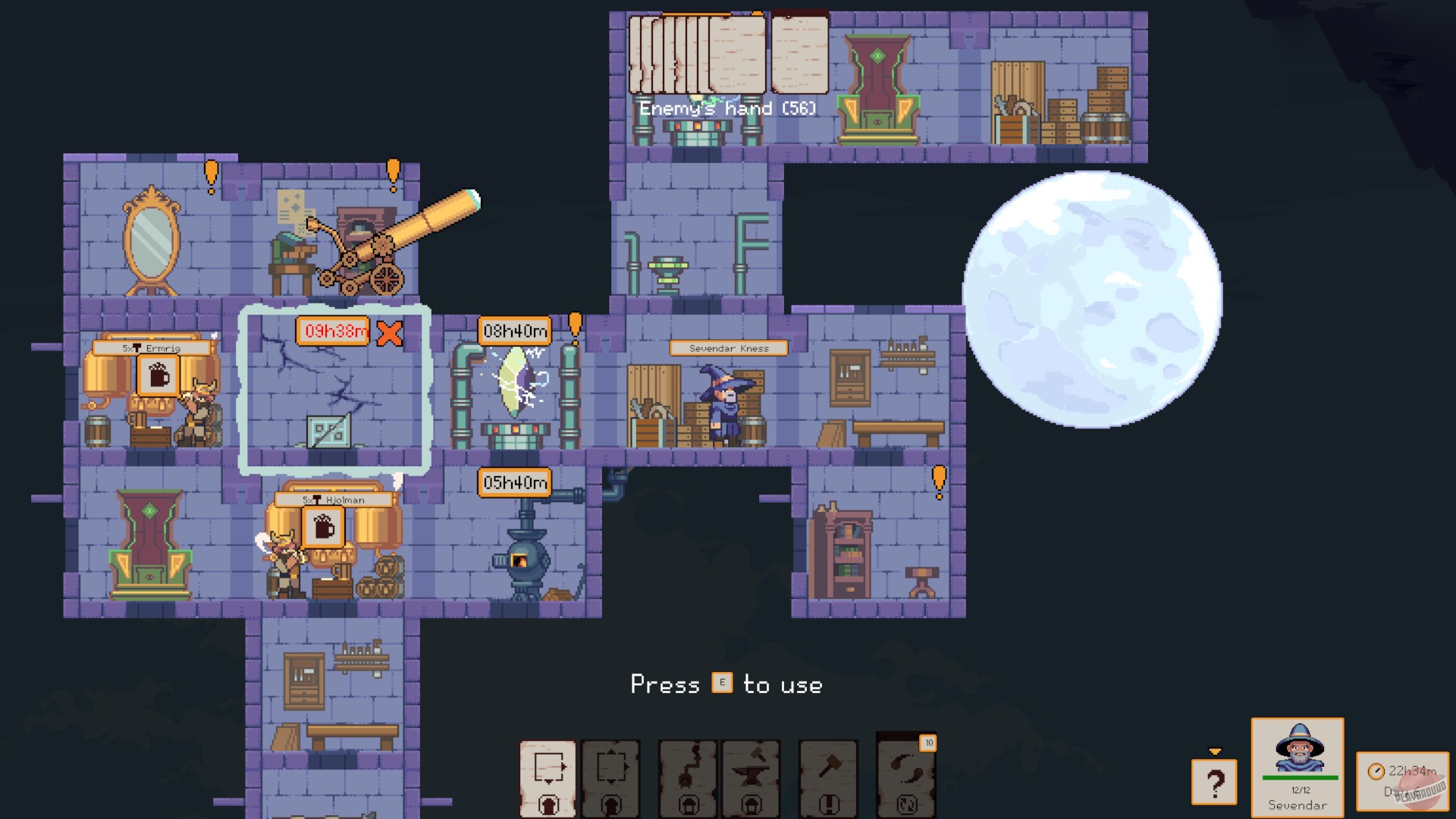This screenshot has height=819, width=1456.
Task: Click the Sevendar Kness nameplate
Action: (728, 349)
